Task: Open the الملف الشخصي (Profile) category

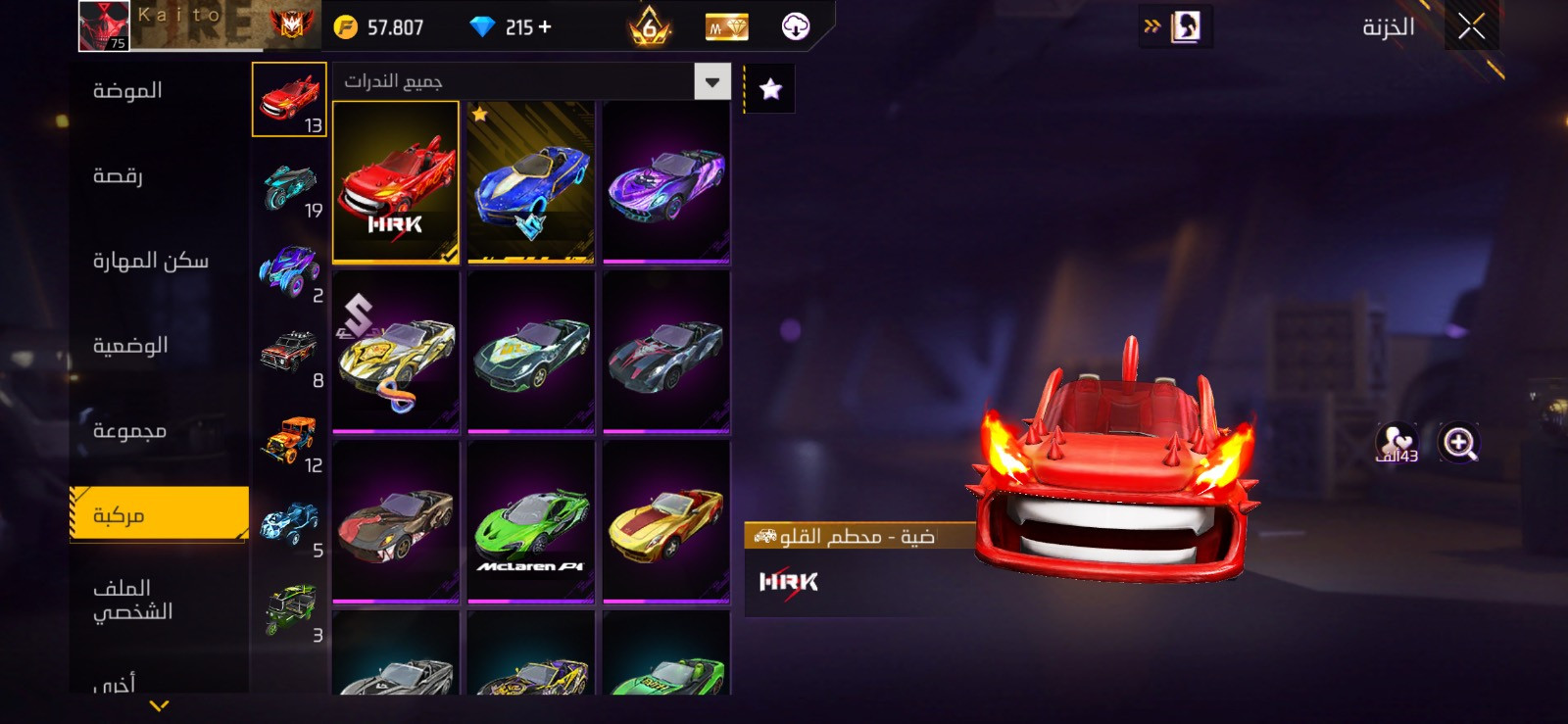Action: tap(132, 600)
